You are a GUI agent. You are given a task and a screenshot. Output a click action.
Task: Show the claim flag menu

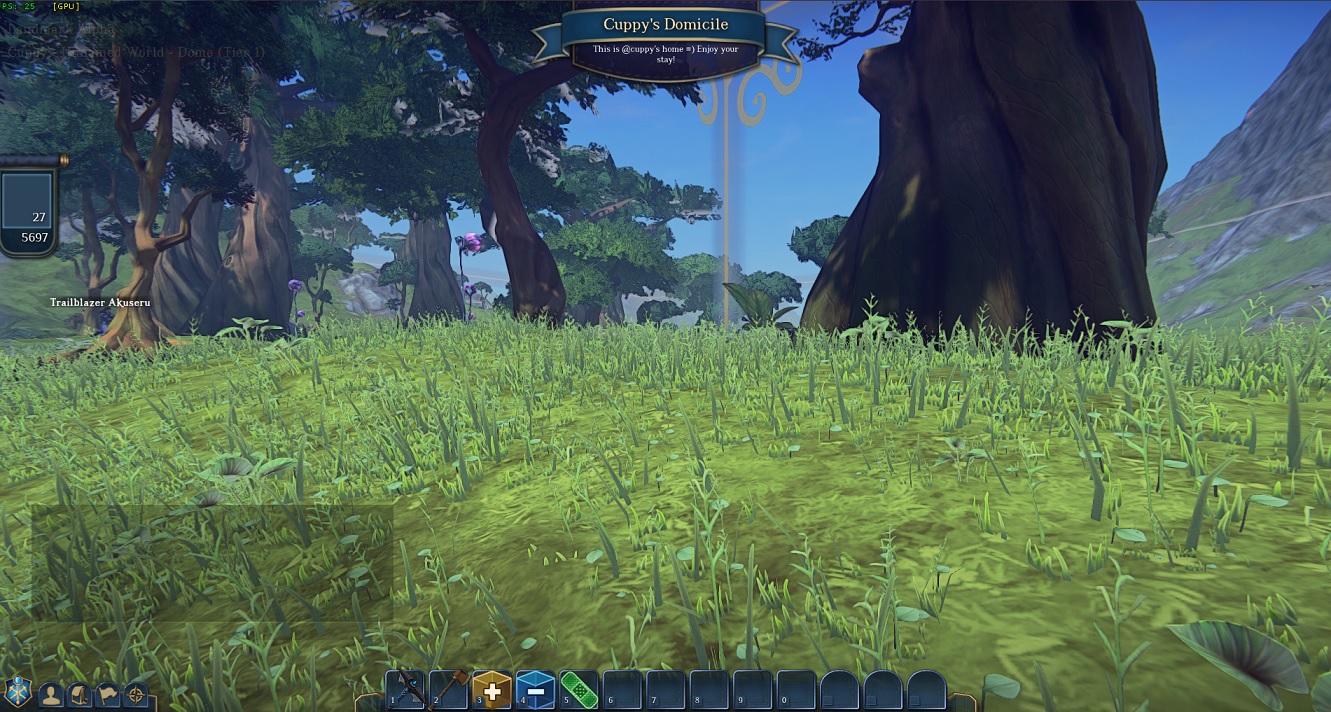[107, 694]
